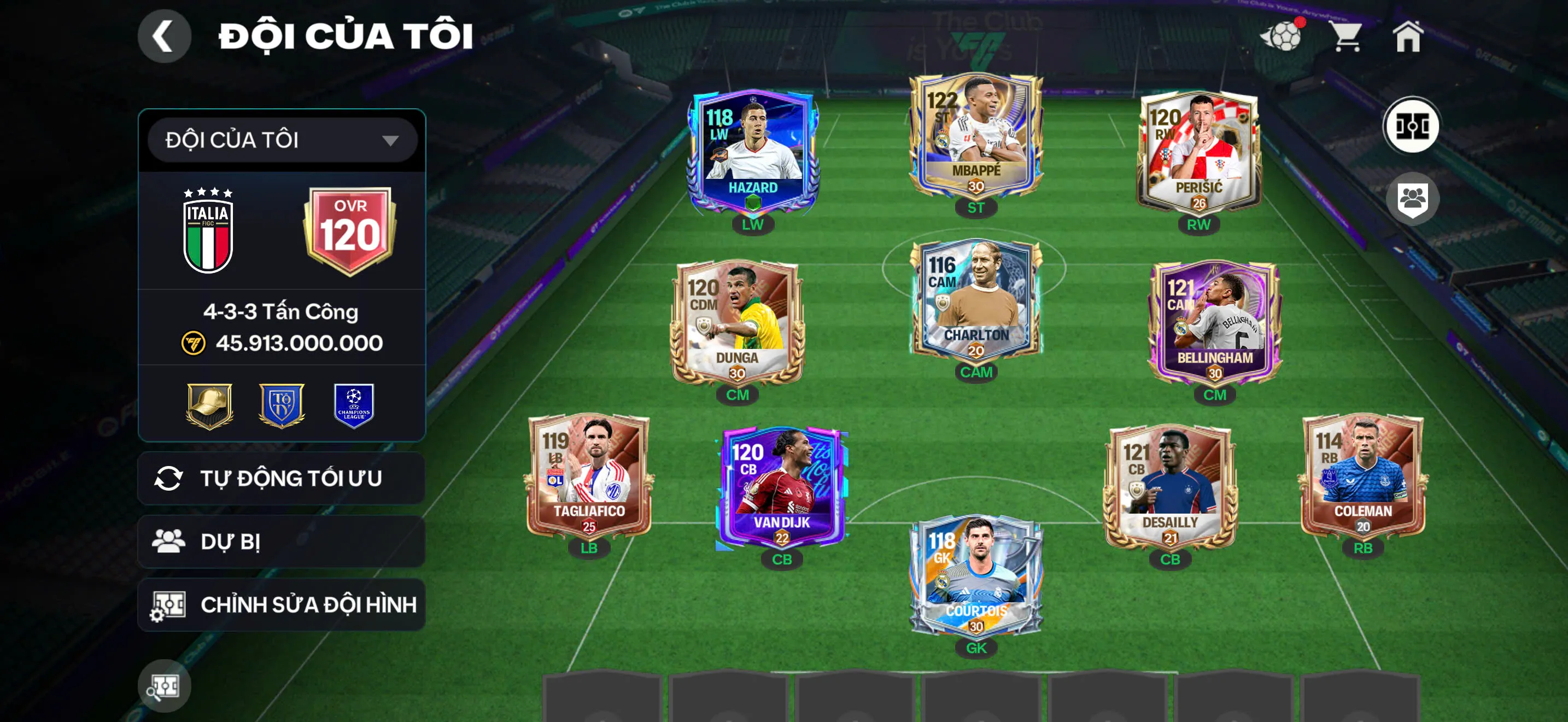Activate Tự Động Tối Ưu auto-optimize

click(x=282, y=479)
